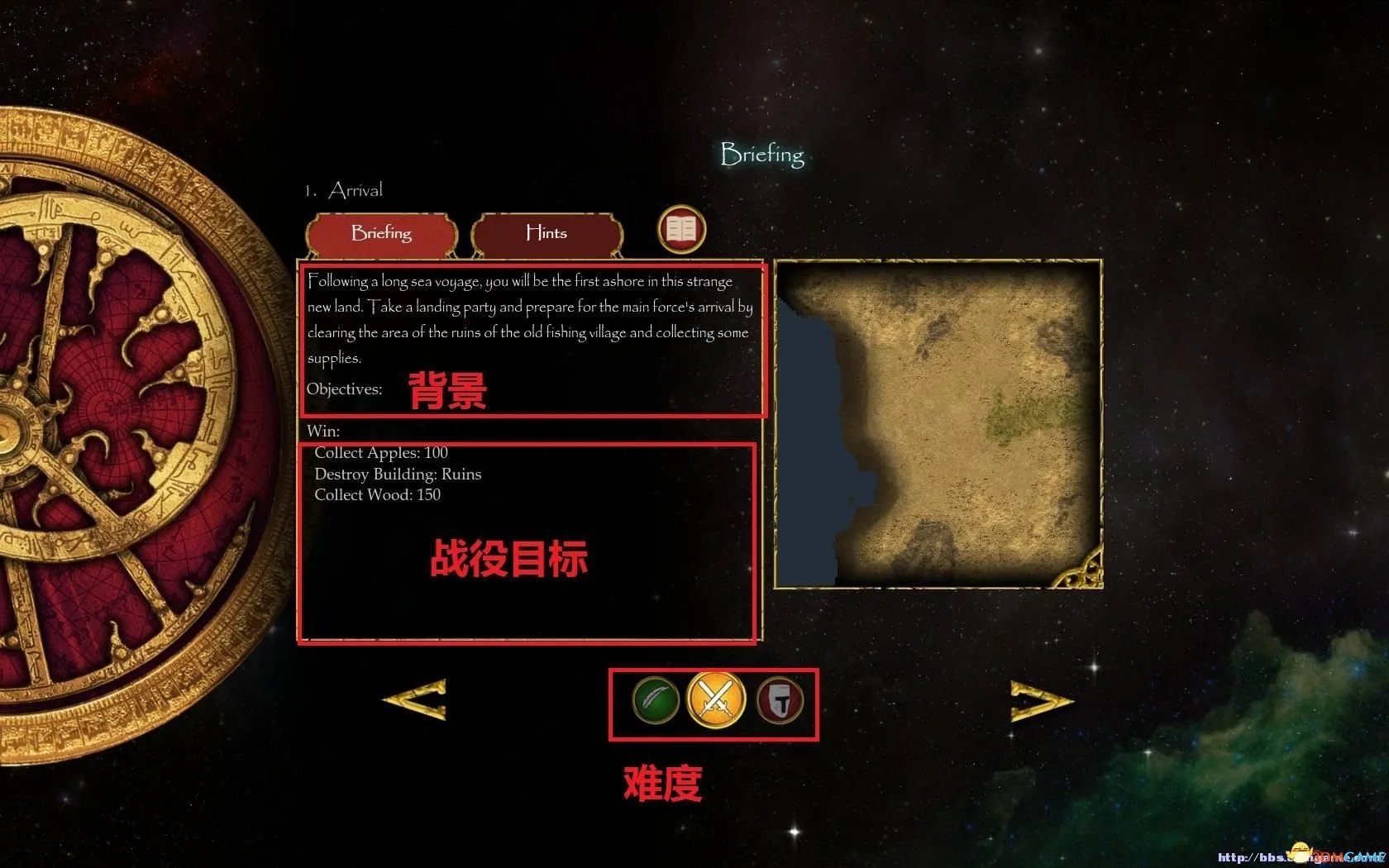The width and height of the screenshot is (1389, 868).
Task: Open the Hints tab
Action: click(547, 233)
